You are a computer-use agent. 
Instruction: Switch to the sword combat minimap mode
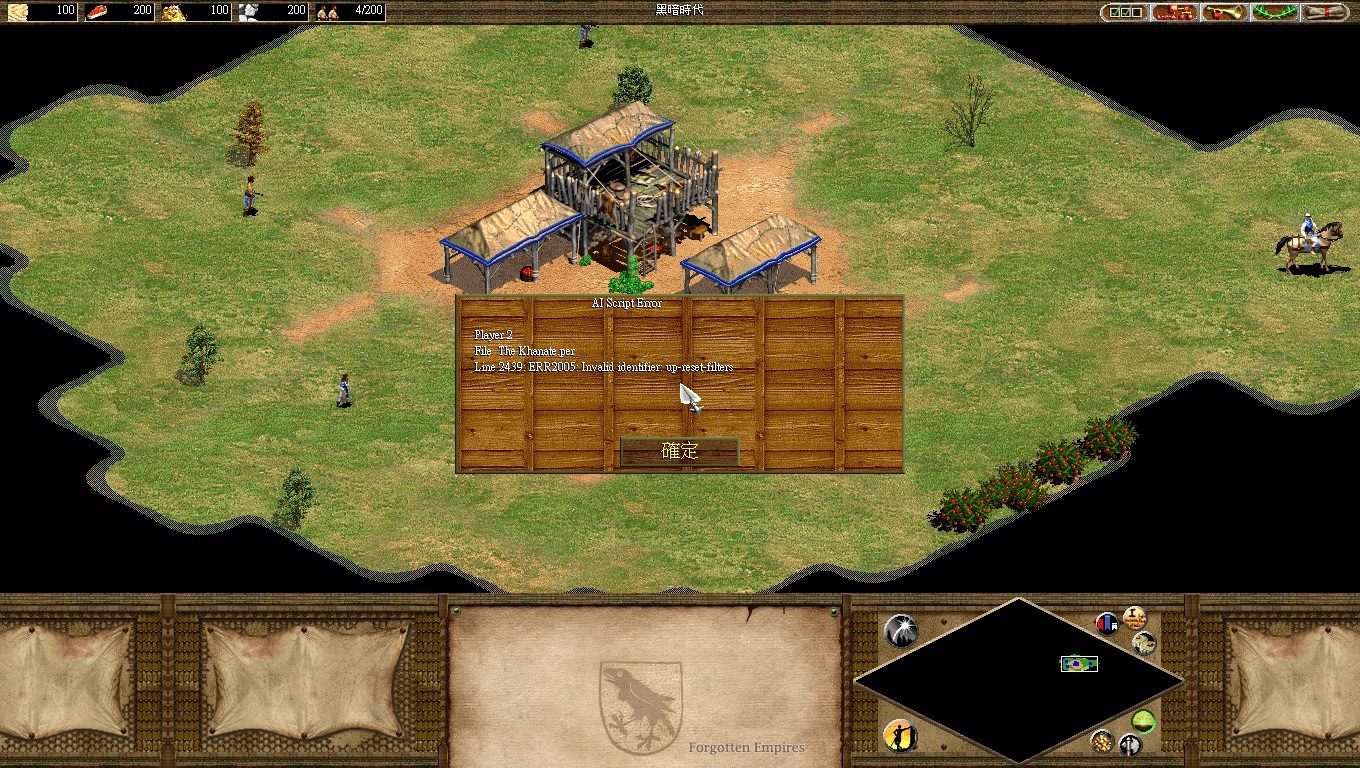(1130, 745)
